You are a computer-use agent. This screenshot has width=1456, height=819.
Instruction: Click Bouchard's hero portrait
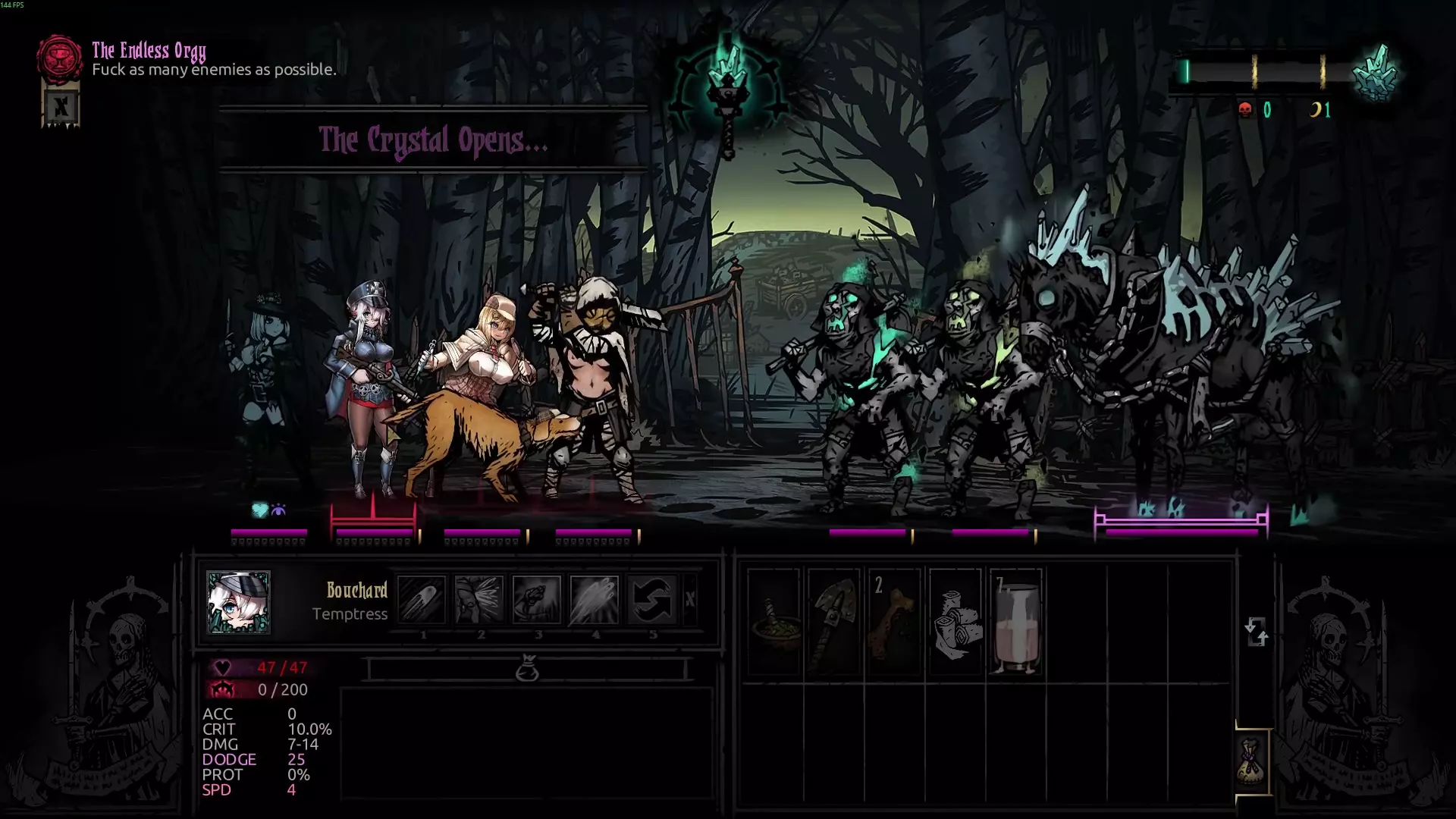[x=238, y=602]
